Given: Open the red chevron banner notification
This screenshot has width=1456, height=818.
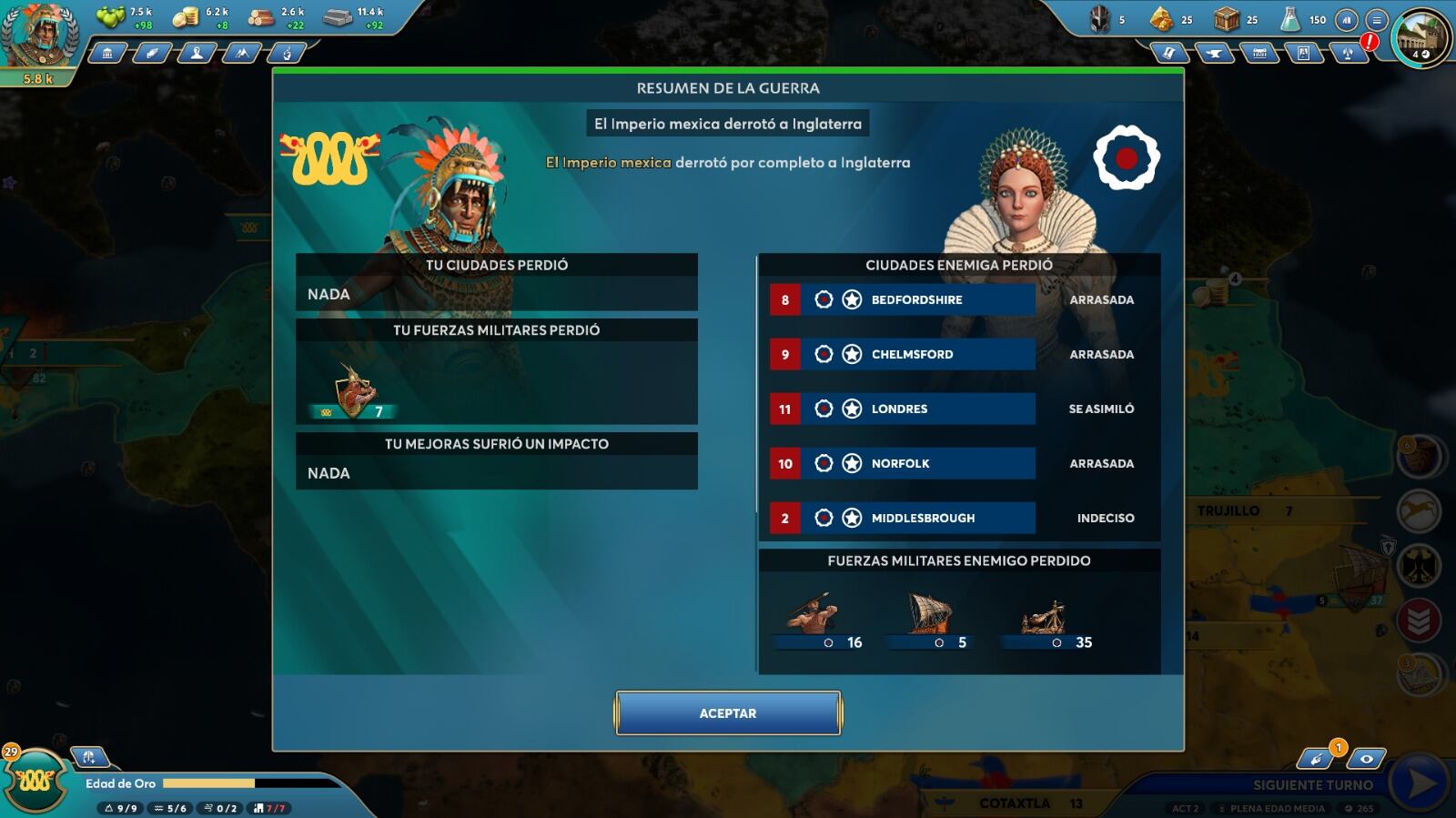Looking at the screenshot, I should [1418, 621].
